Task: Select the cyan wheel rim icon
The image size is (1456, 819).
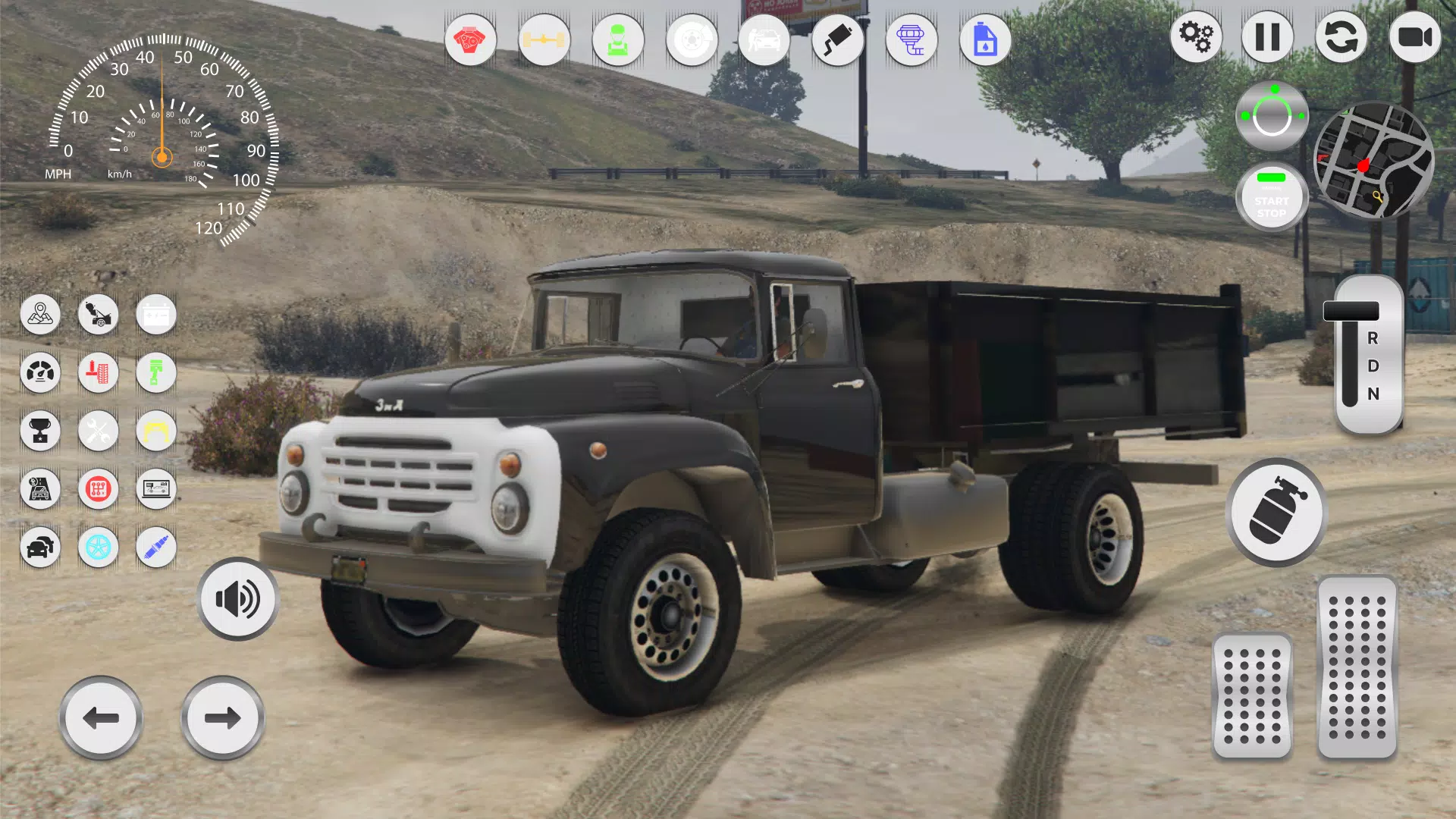Action: pos(99,548)
